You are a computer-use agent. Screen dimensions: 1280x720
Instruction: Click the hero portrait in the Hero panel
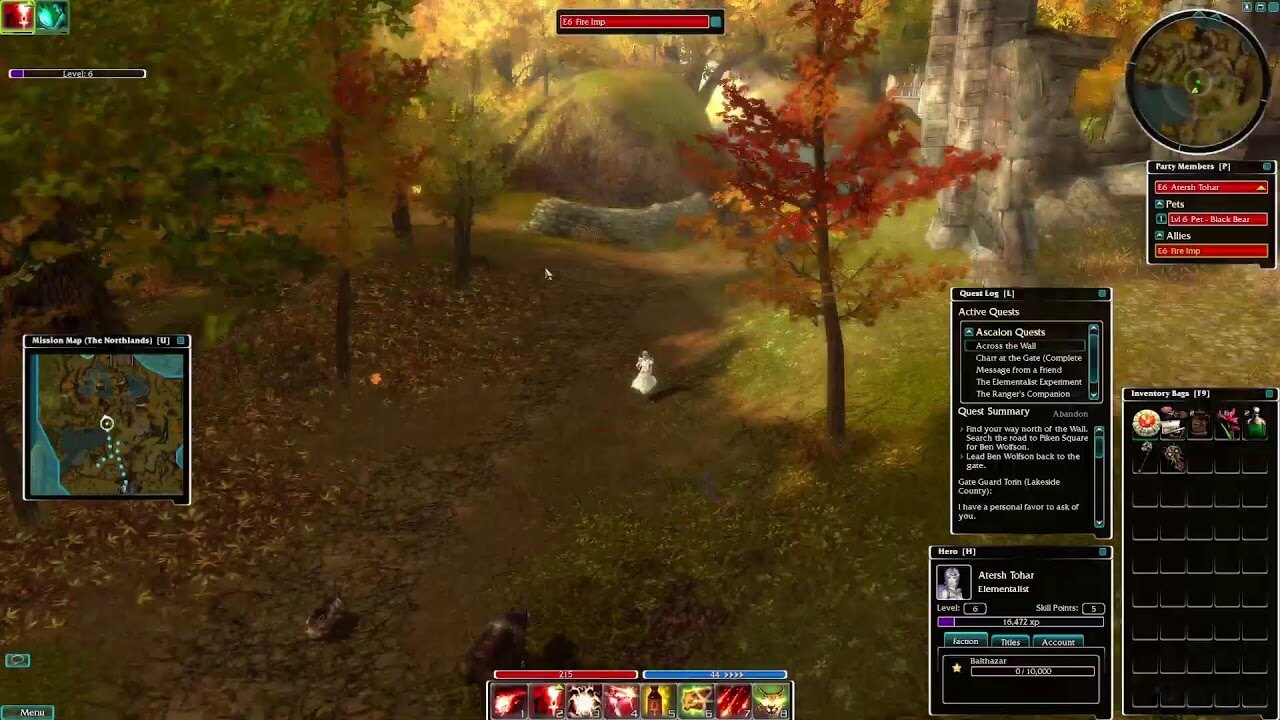point(953,582)
